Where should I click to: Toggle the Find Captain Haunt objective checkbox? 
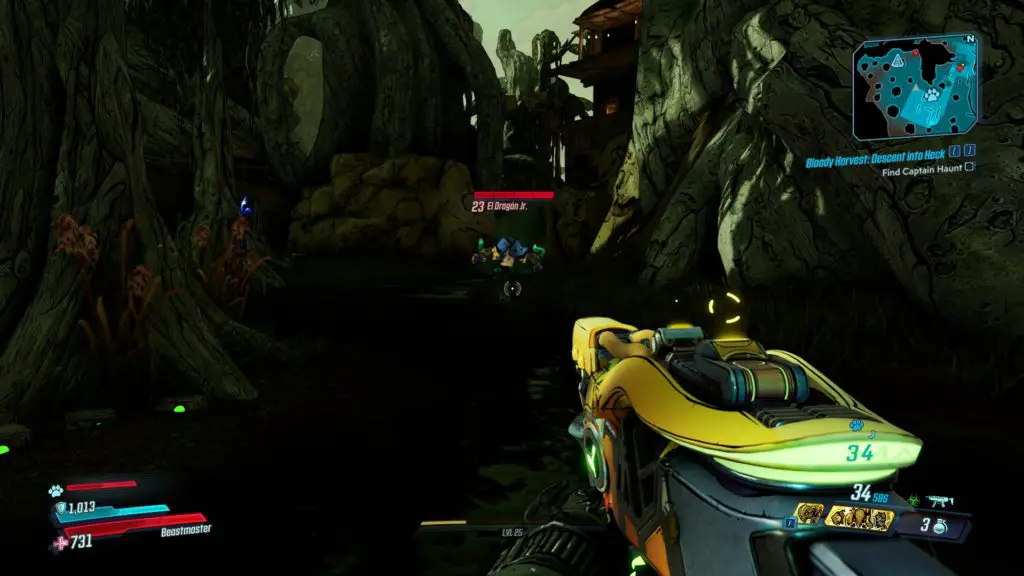[969, 171]
